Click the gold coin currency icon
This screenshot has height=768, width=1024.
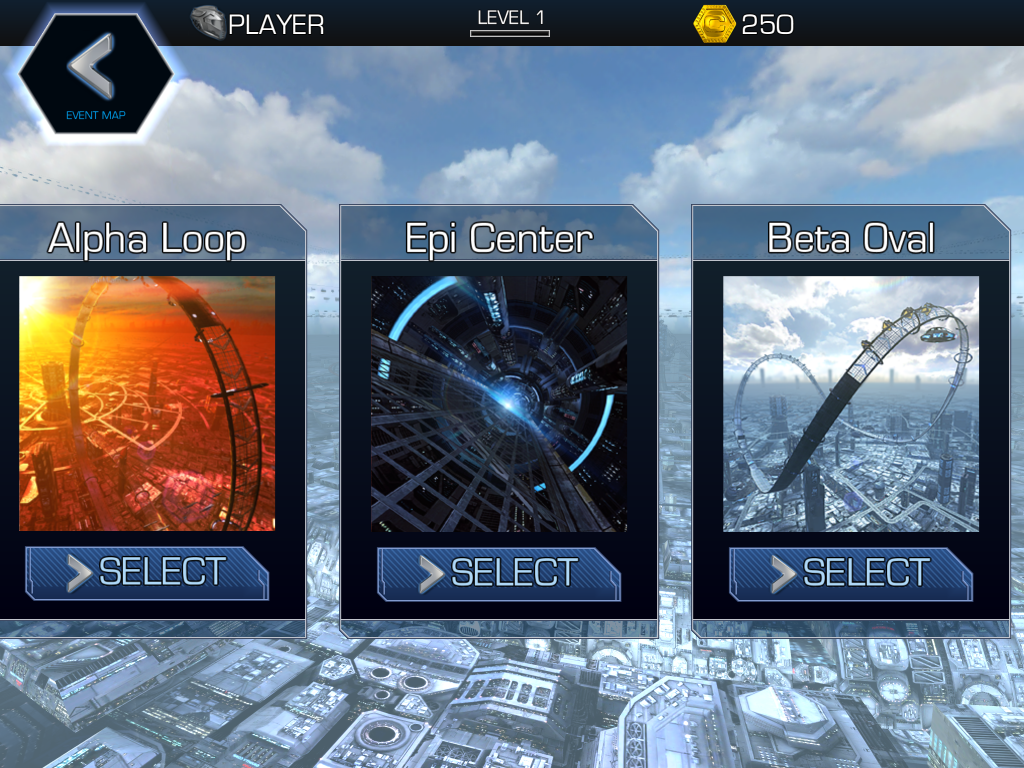click(x=714, y=23)
